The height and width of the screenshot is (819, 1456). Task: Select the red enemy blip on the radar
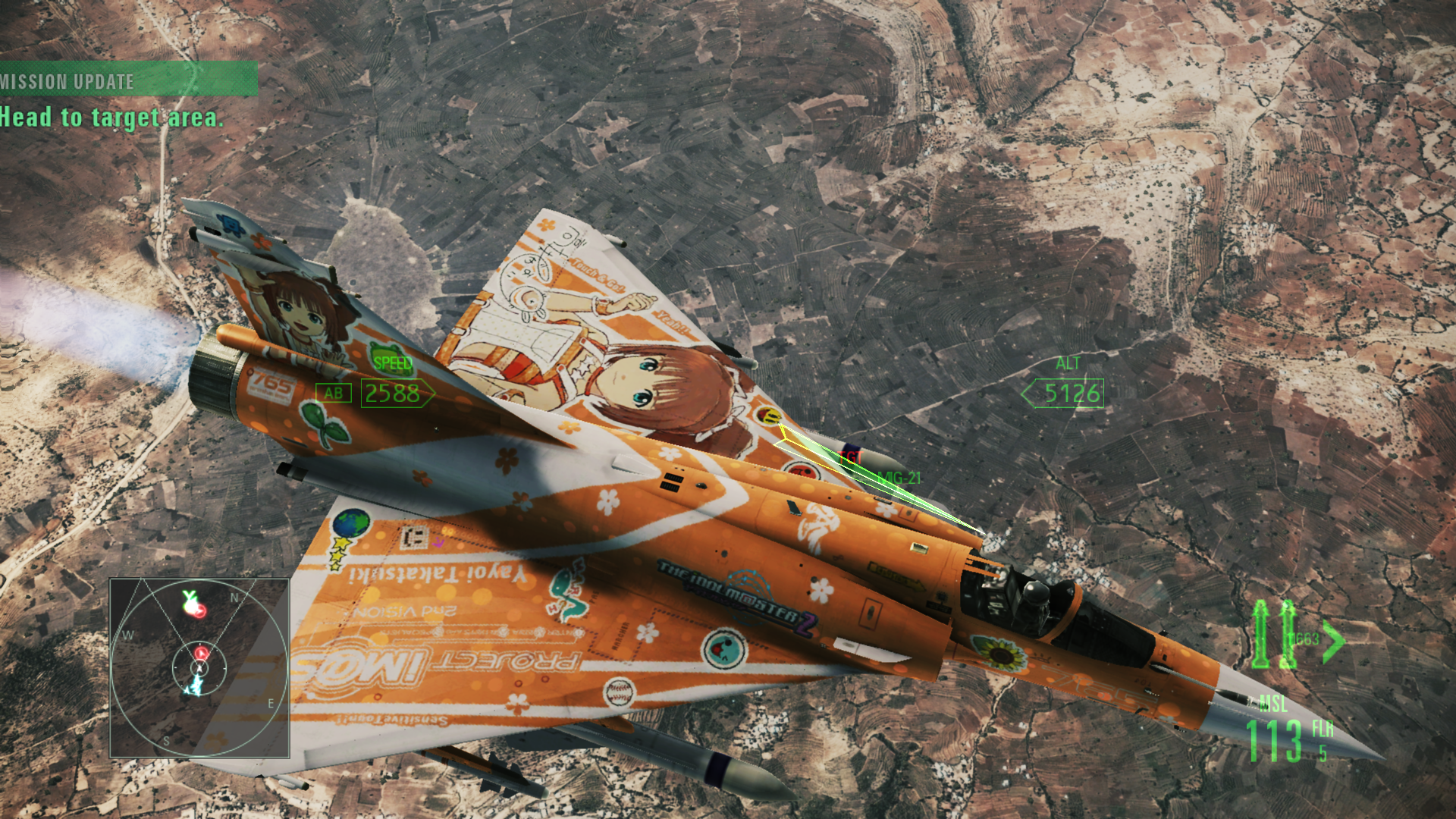click(201, 652)
